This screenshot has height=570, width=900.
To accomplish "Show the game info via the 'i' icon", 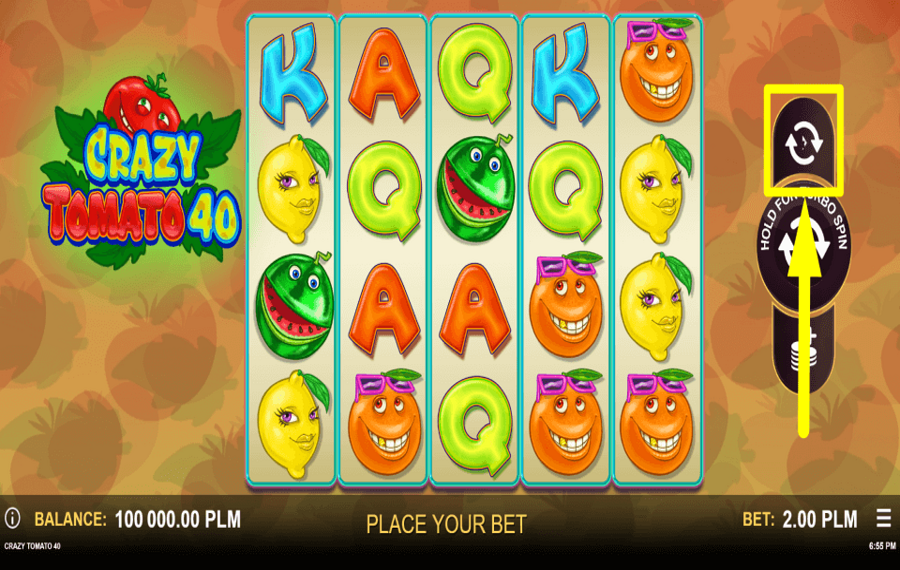I will tap(12, 518).
